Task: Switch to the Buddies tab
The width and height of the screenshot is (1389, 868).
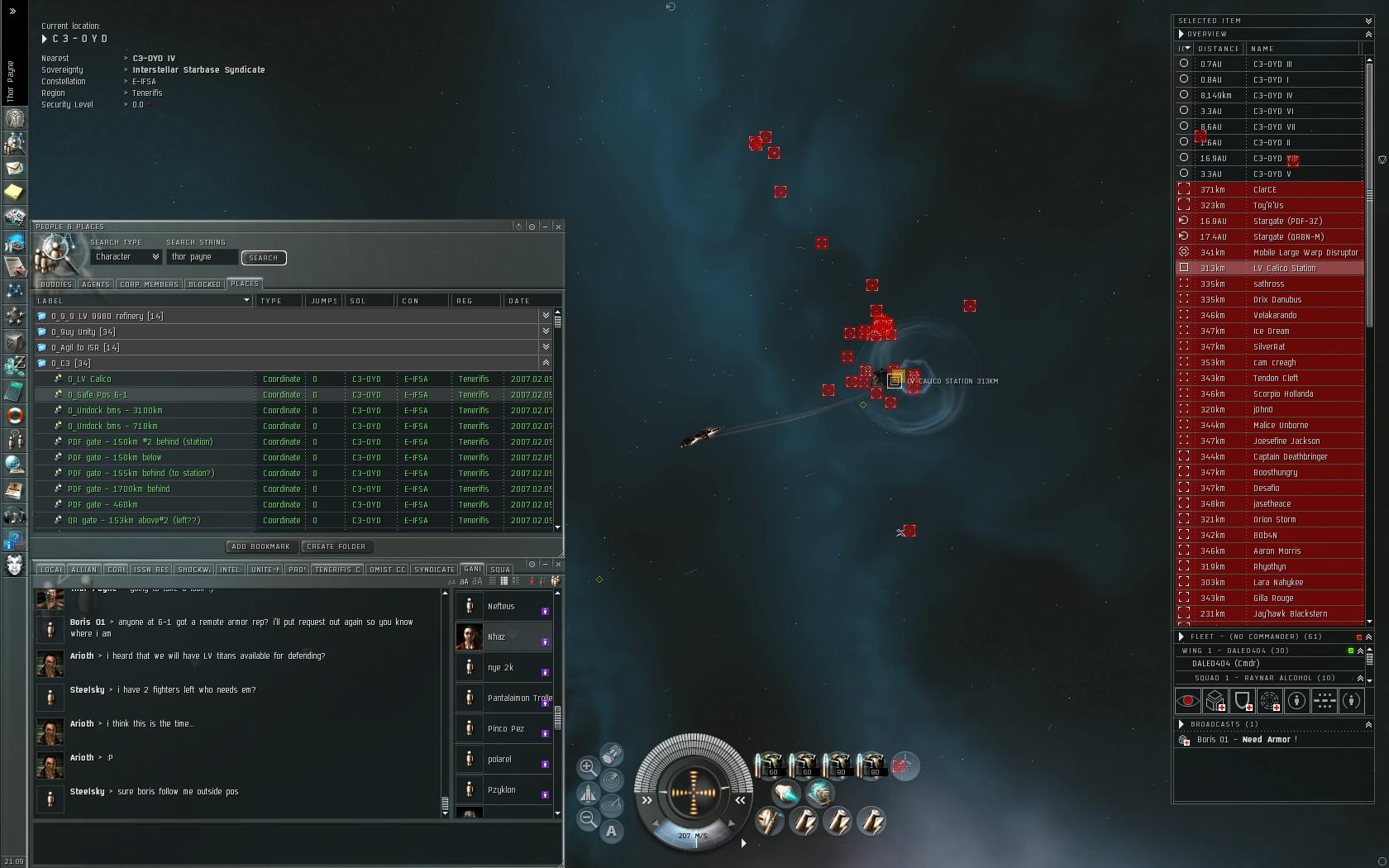Action: pos(55,284)
